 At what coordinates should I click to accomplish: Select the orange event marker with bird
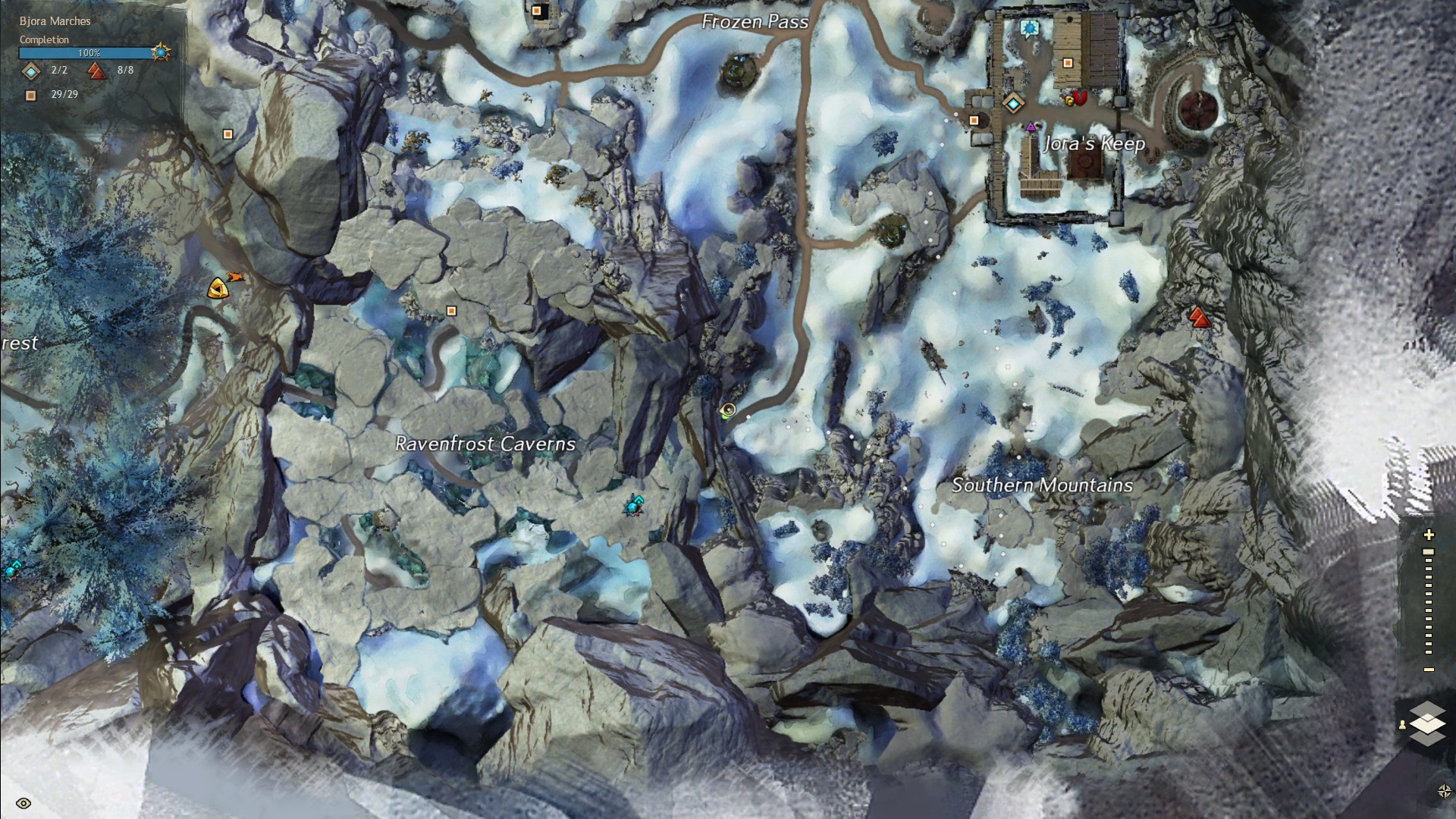(x=220, y=287)
